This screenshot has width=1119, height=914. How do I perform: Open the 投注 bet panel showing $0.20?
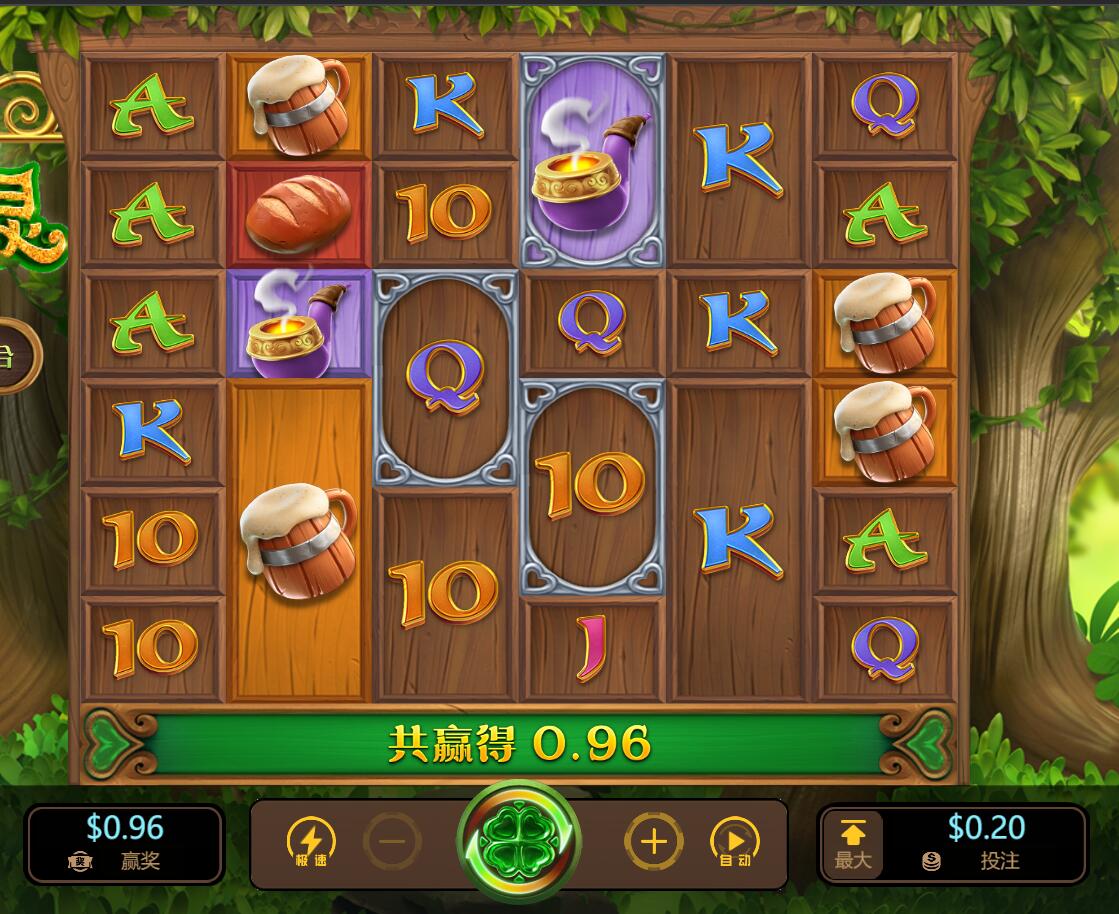[985, 844]
